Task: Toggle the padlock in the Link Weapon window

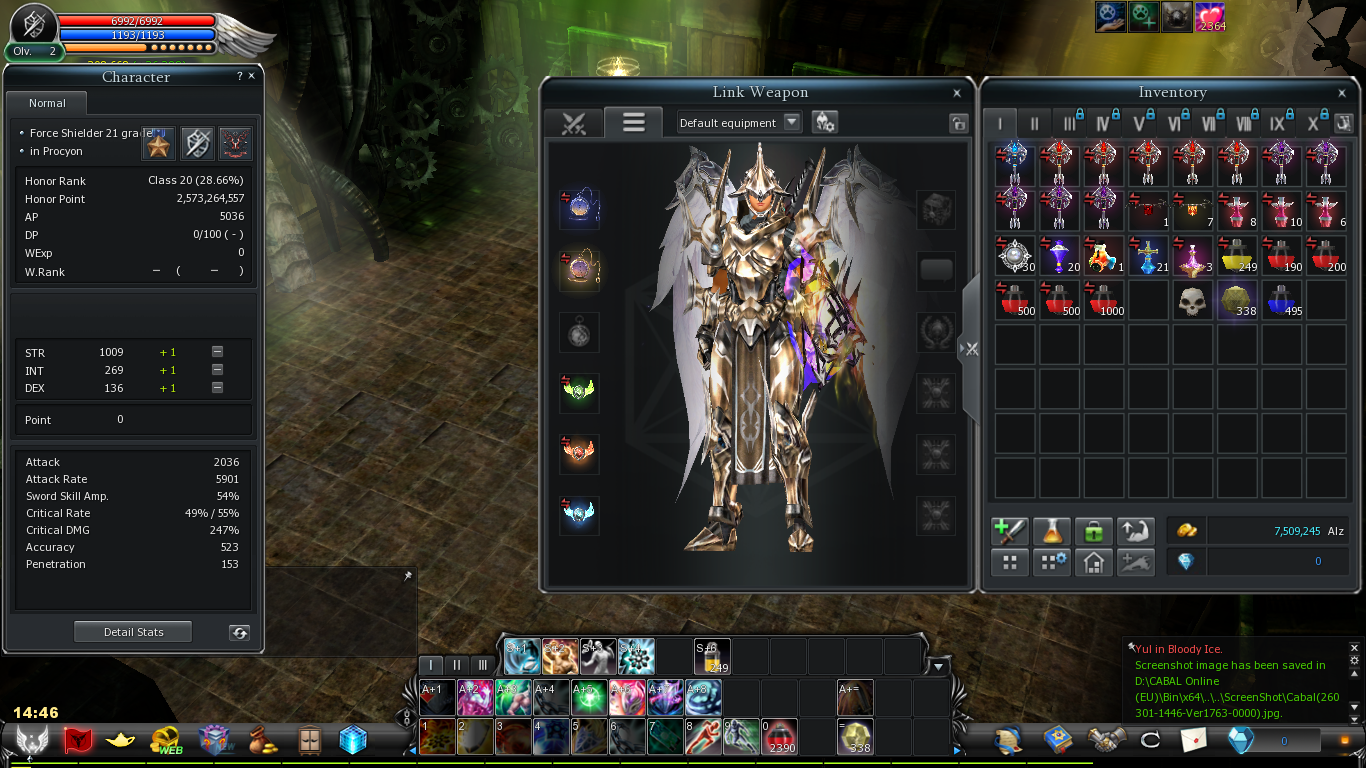Action: tap(958, 123)
